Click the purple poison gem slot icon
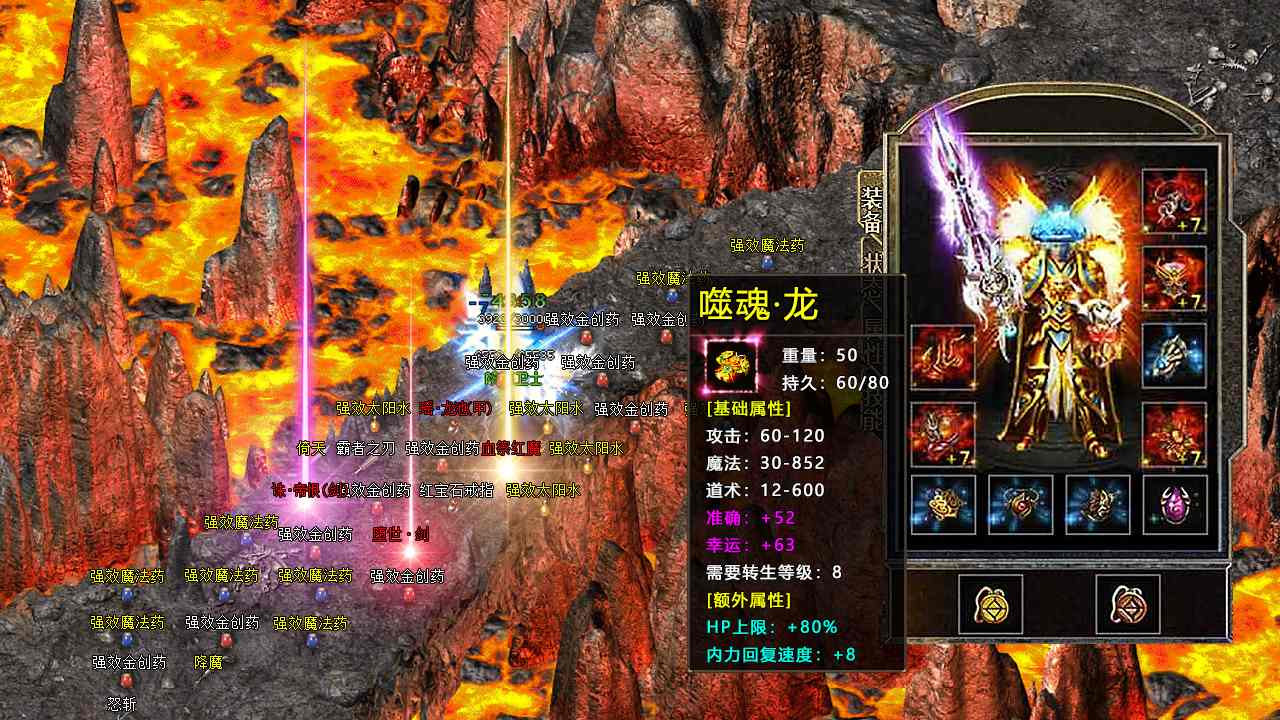The width and height of the screenshot is (1280, 720). coord(1175,505)
